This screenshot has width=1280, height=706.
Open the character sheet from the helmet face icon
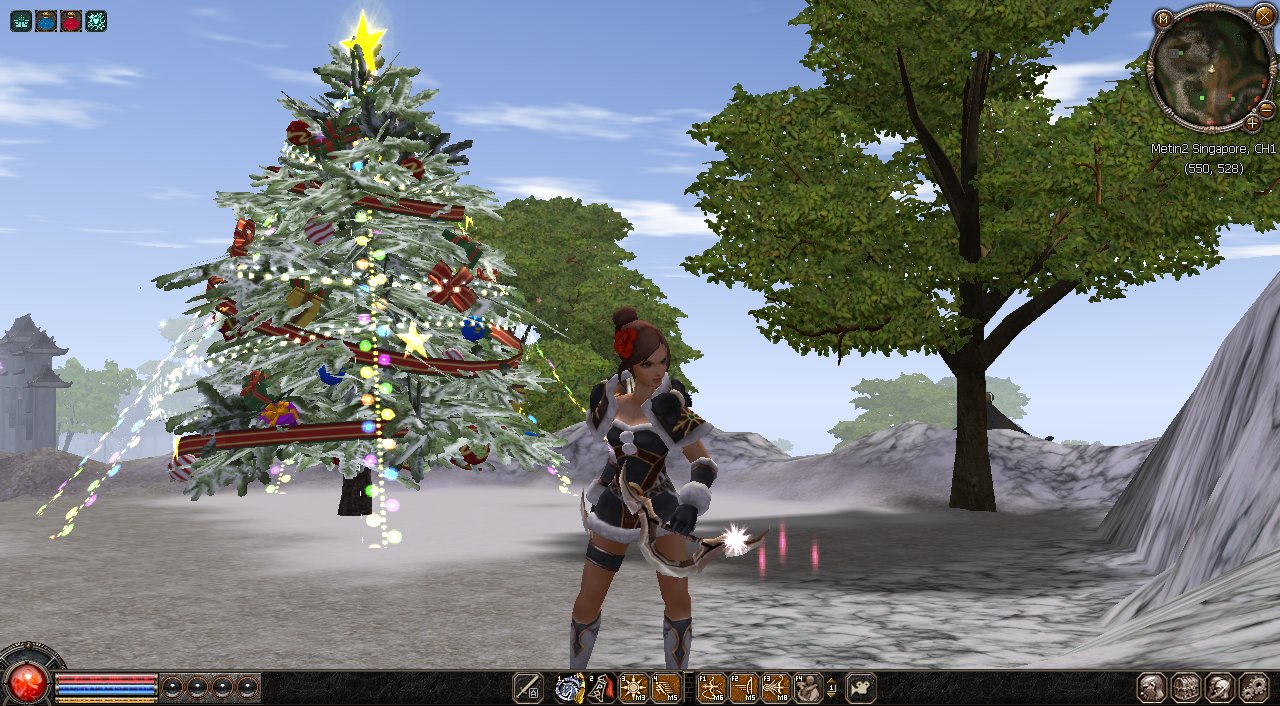(1152, 687)
